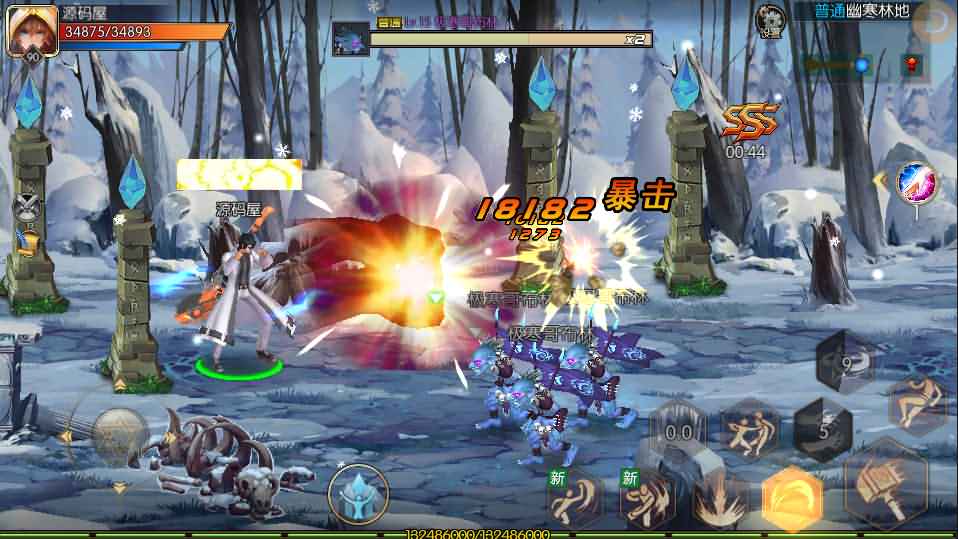Image resolution: width=958 pixels, height=539 pixels.
Task: Trigger the ground burst explosion skill
Action: point(718,499)
